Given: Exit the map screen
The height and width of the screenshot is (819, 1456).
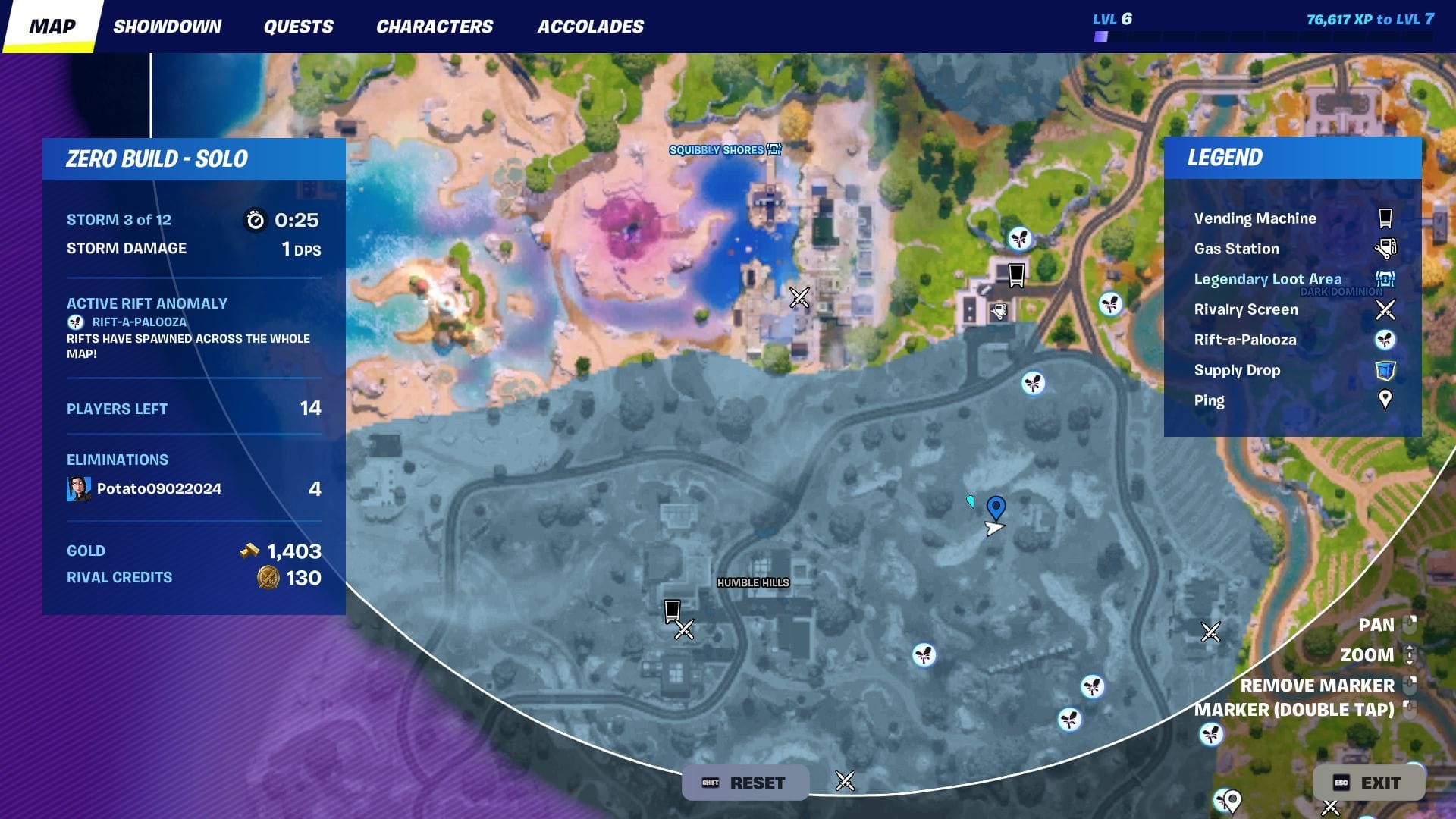Looking at the screenshot, I should point(1368,783).
